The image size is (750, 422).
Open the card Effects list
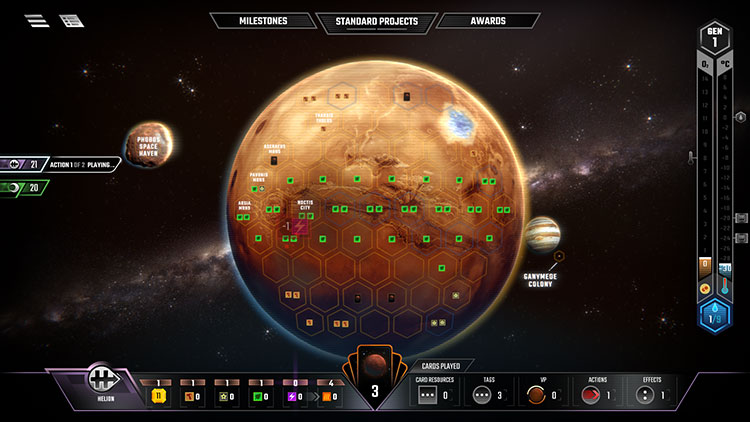pos(649,393)
